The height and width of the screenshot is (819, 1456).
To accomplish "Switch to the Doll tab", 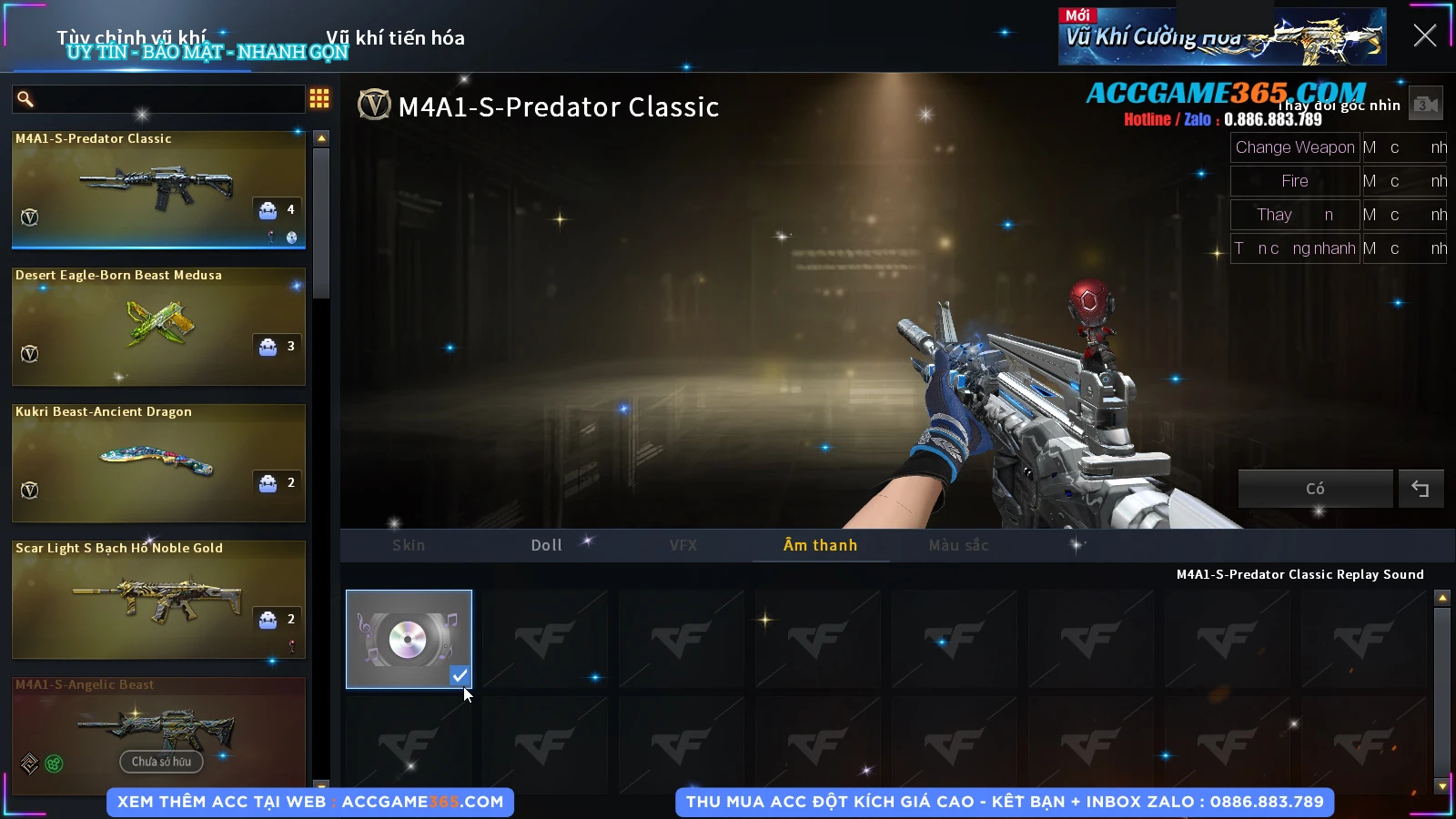I will point(546,545).
